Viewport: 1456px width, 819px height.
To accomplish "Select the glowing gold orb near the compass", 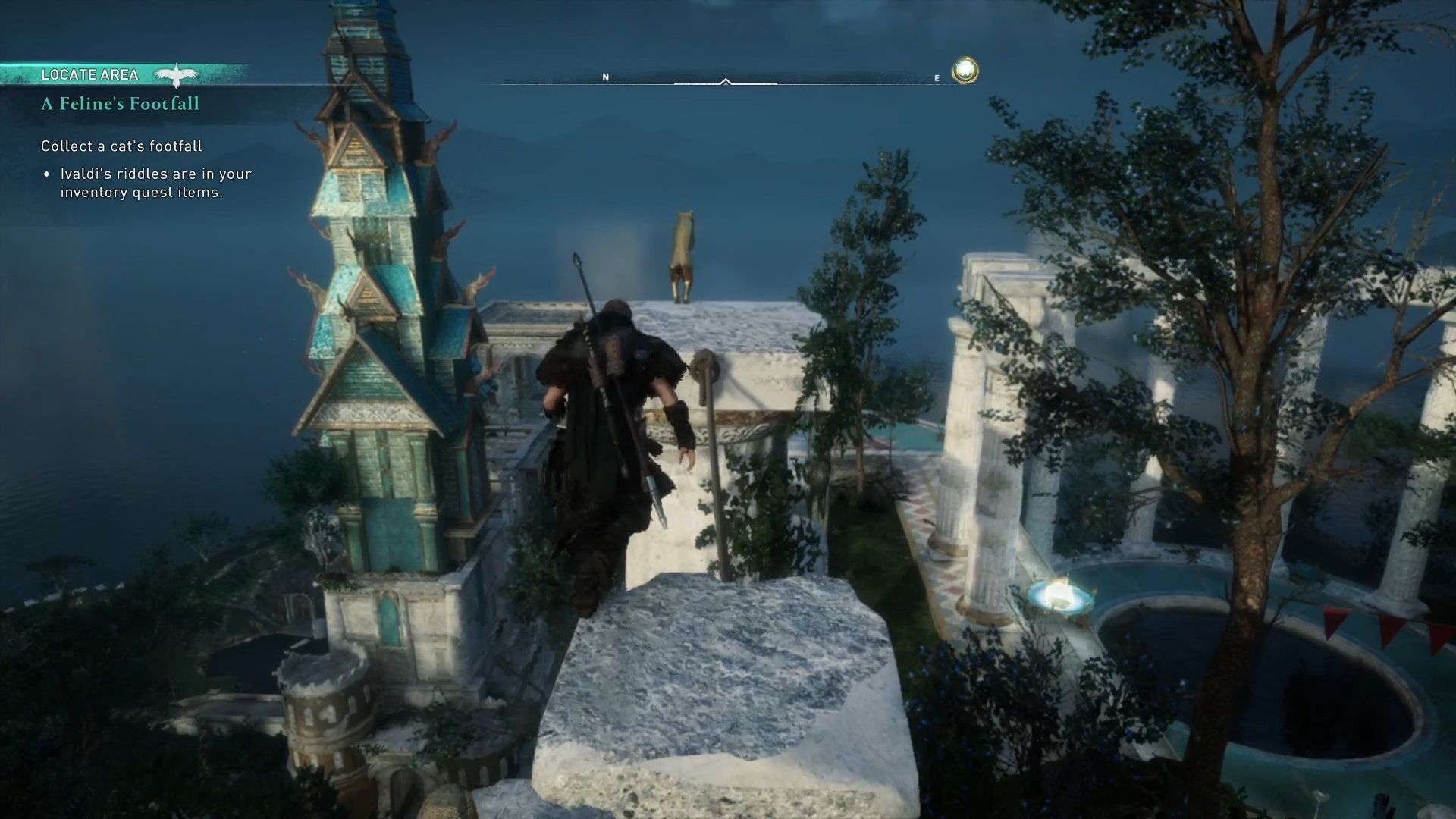I will click(x=966, y=71).
